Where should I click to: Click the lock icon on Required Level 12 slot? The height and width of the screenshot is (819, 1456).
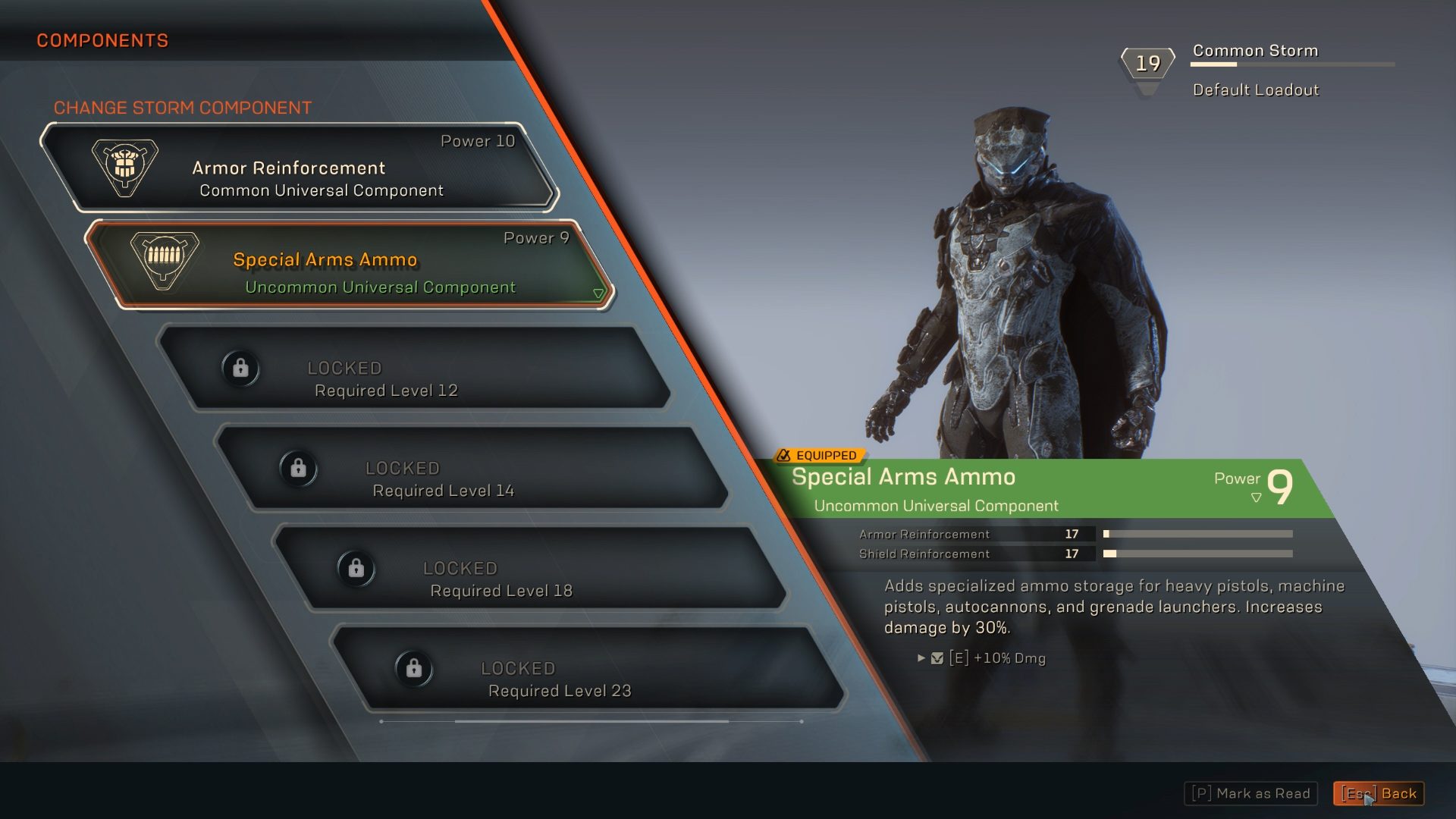pos(241,369)
